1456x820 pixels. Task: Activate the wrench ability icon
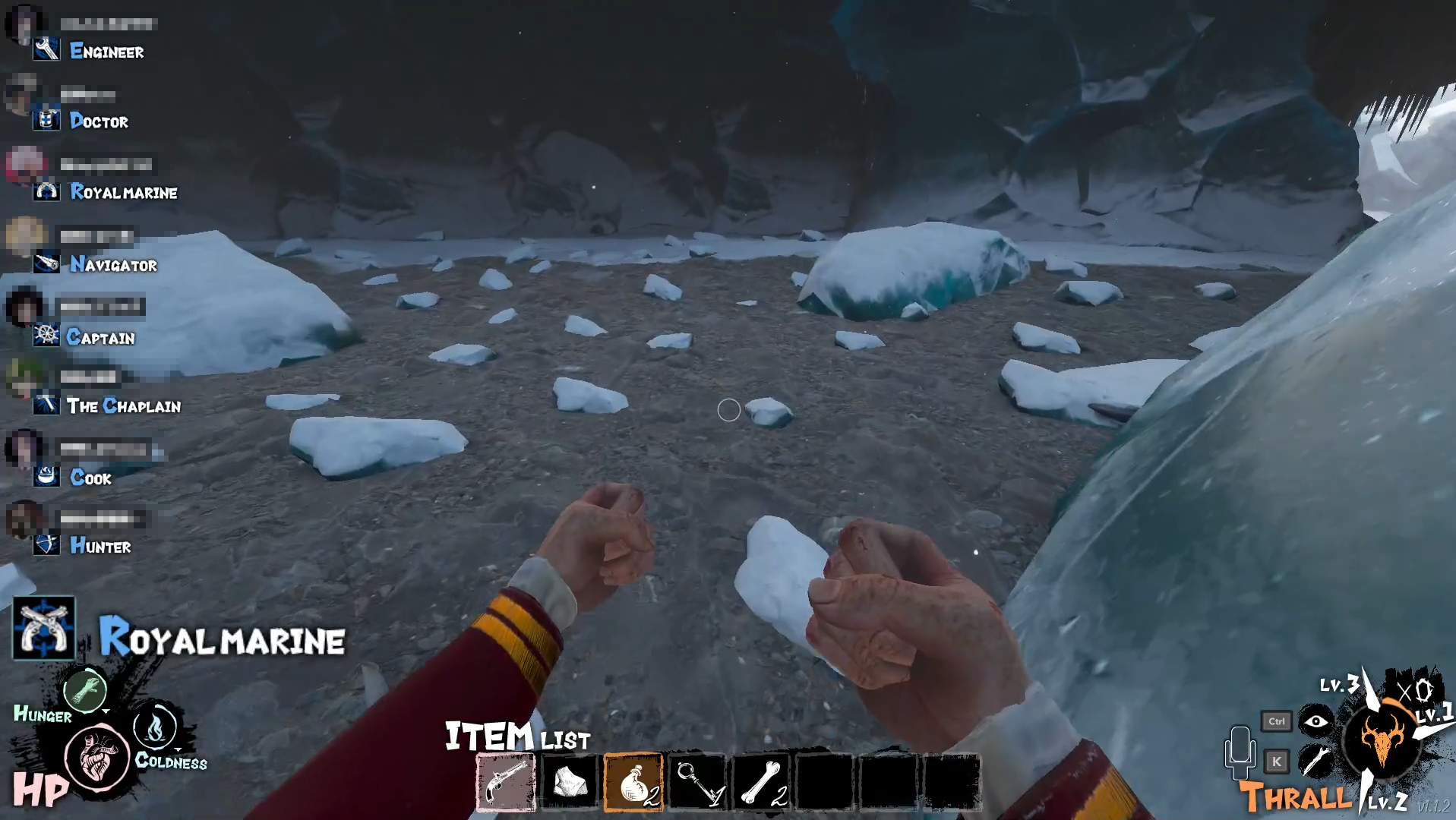tap(1316, 761)
